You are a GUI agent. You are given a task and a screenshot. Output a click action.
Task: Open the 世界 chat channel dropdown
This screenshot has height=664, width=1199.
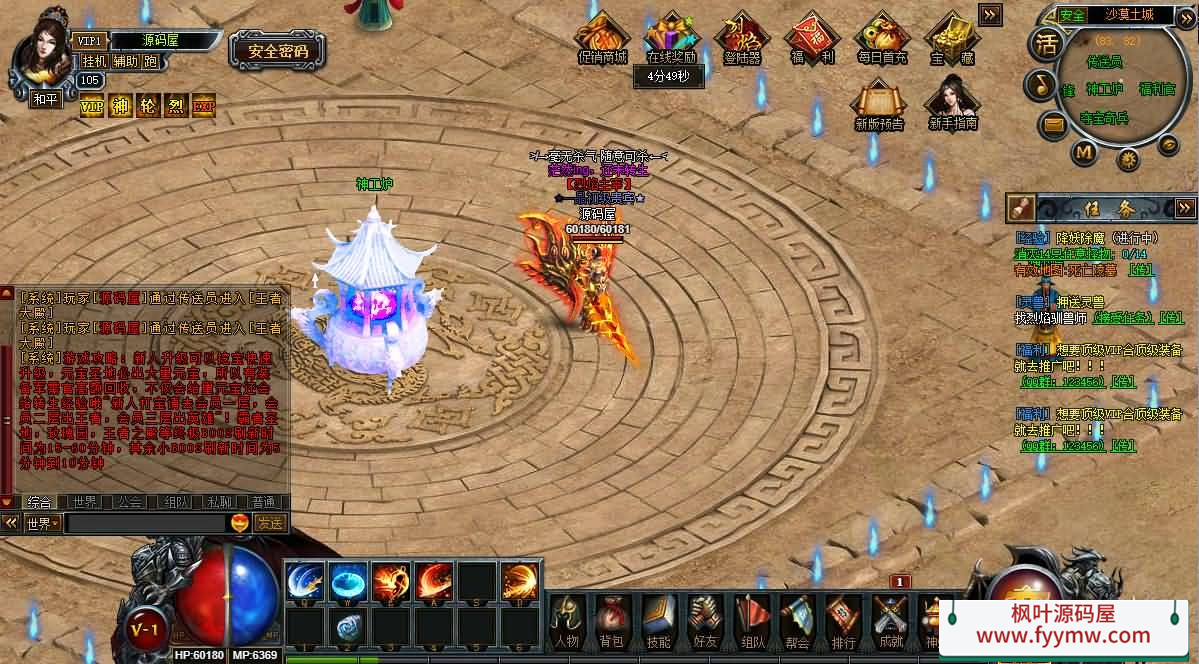43,523
